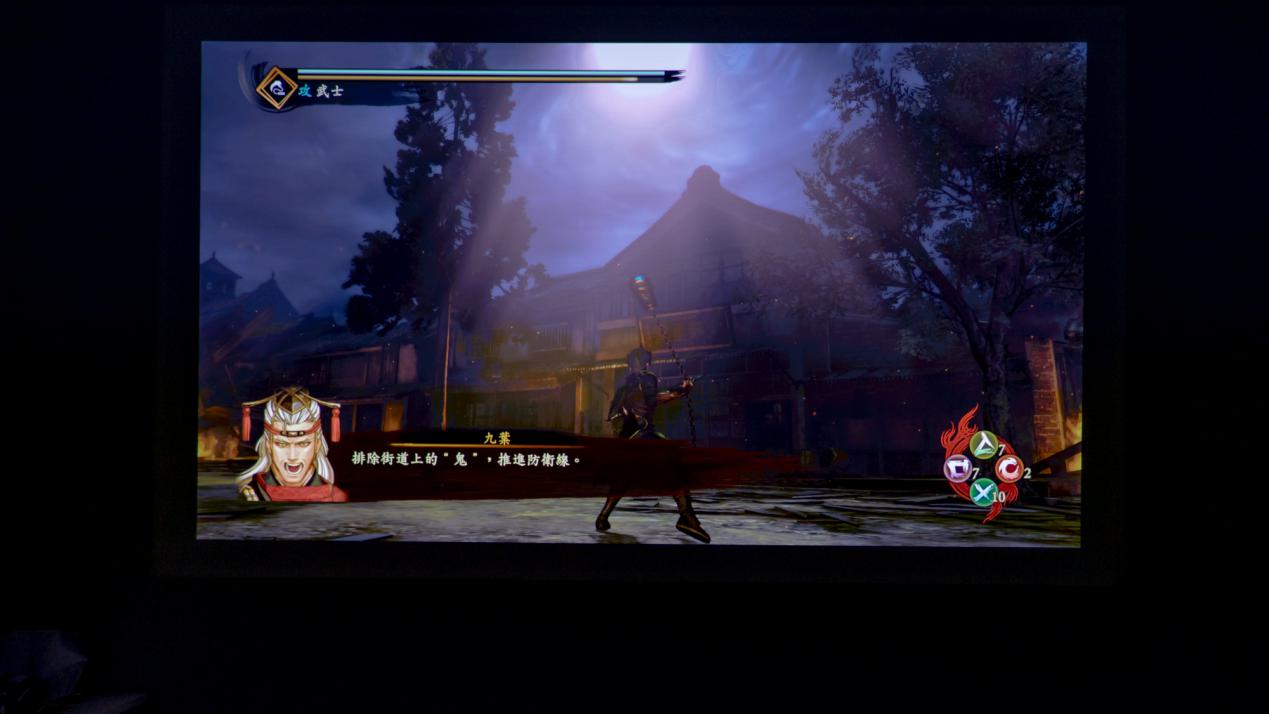This screenshot has width=1269, height=714.
Task: Activate the yellow-green triangle skill with 7 uses
Action: pyautogui.click(x=983, y=445)
